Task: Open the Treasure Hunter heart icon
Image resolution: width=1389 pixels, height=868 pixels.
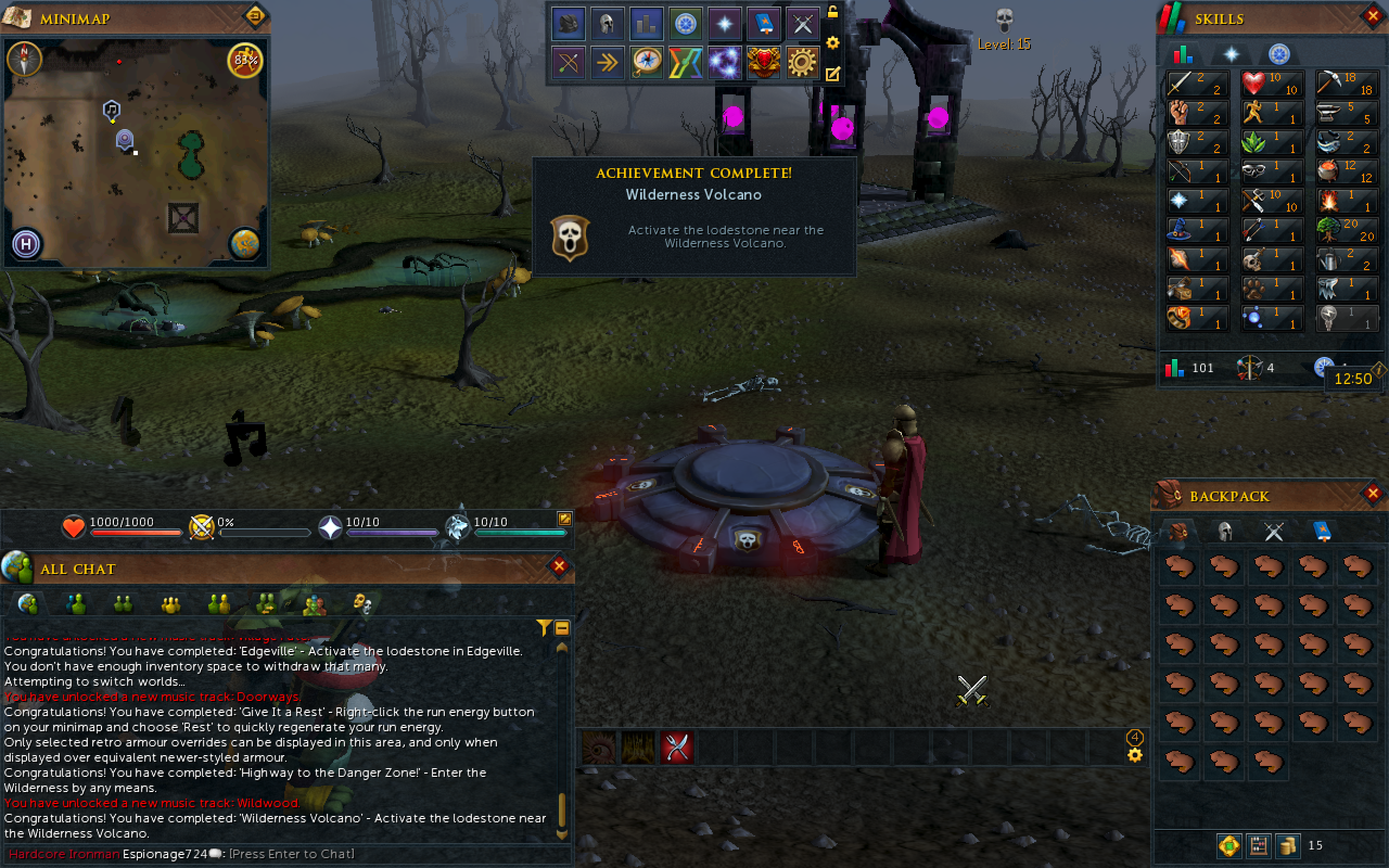Action: point(763,62)
